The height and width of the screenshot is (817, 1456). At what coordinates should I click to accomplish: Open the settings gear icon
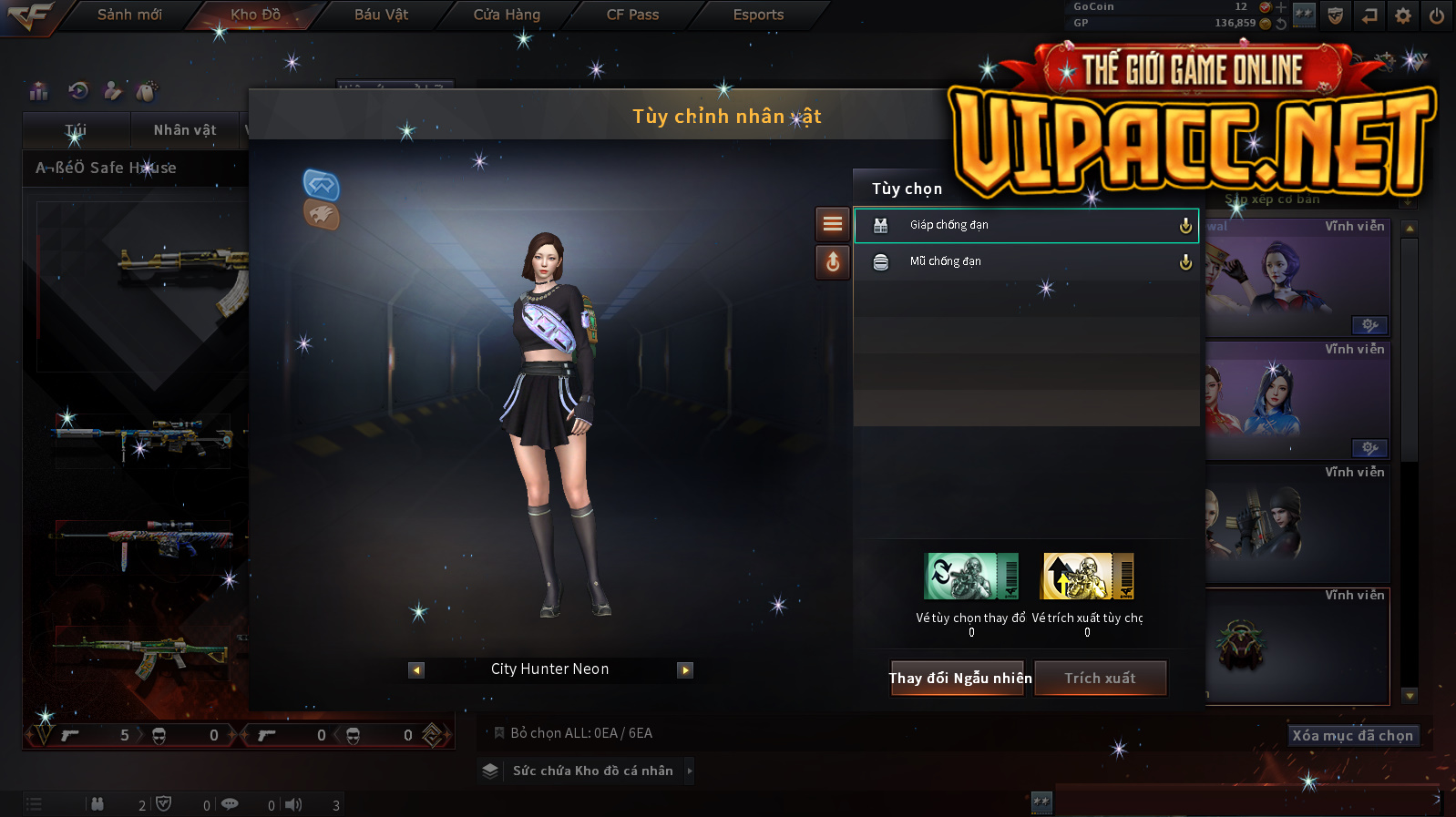coord(1403,15)
